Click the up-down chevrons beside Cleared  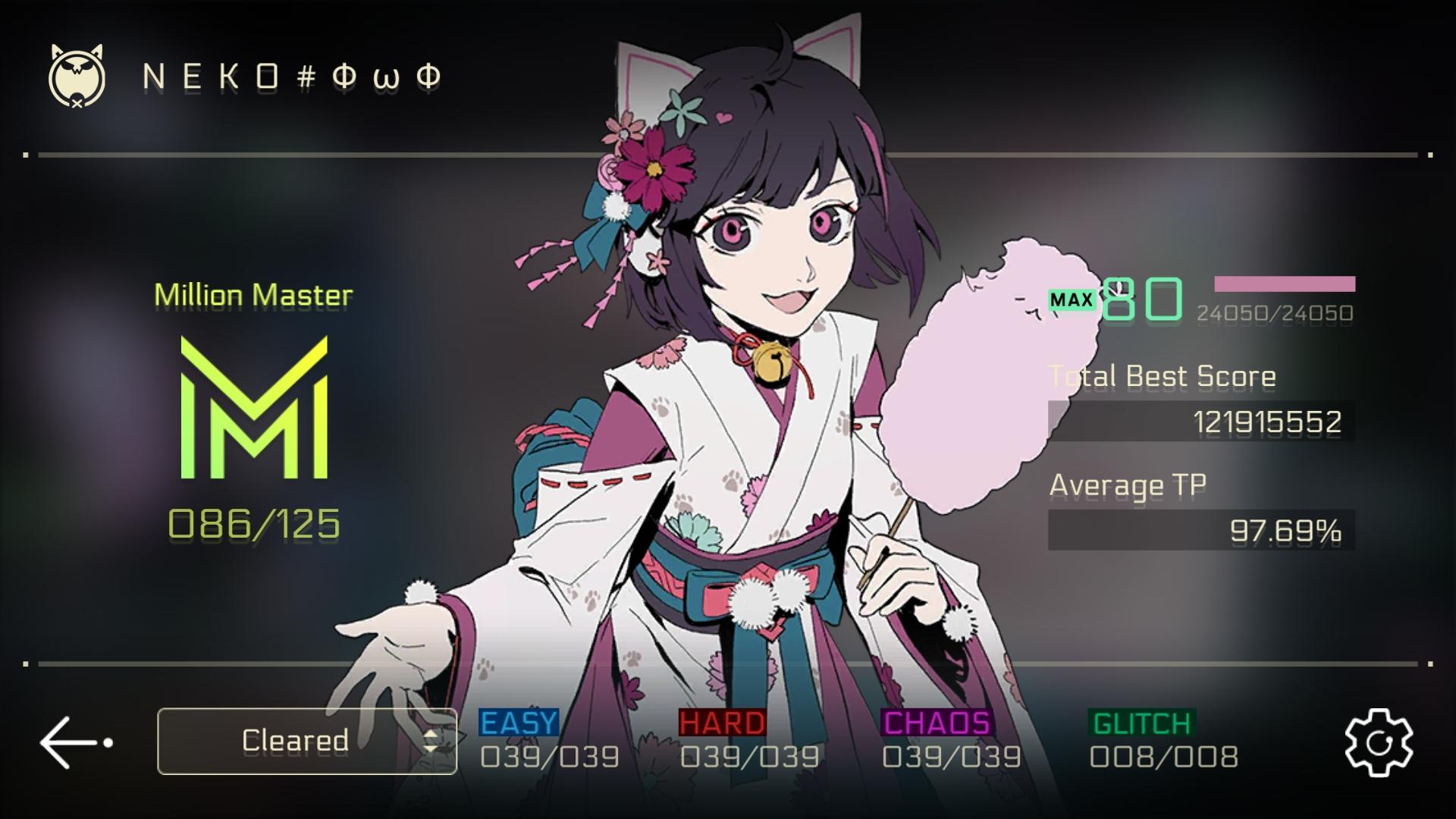tap(431, 741)
